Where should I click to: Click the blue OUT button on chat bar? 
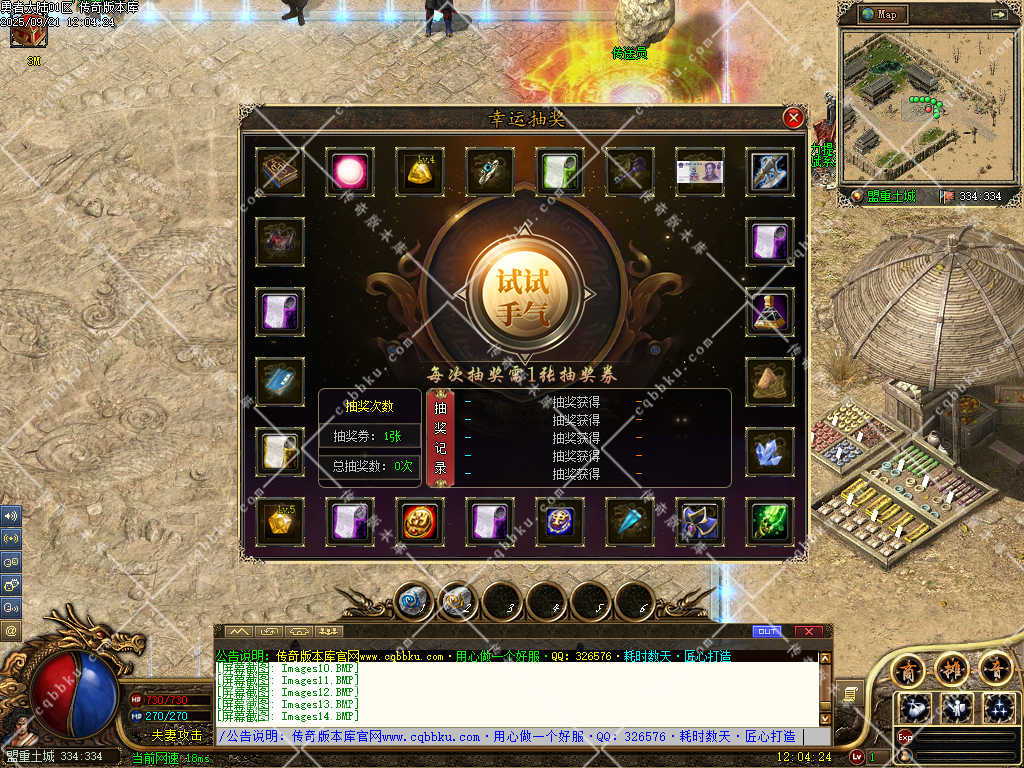point(767,631)
